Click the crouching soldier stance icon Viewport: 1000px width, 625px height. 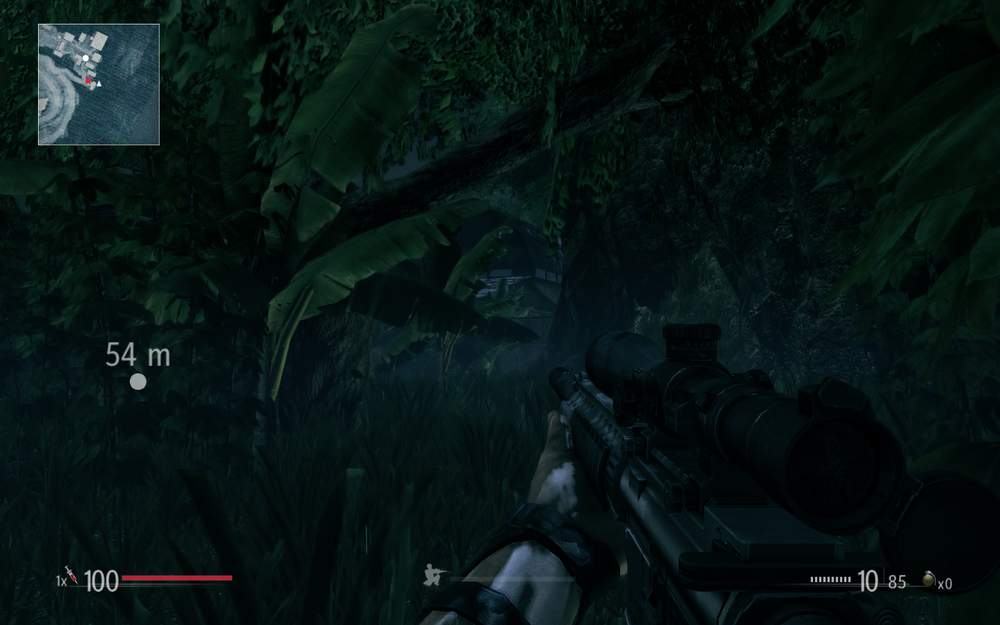(435, 575)
